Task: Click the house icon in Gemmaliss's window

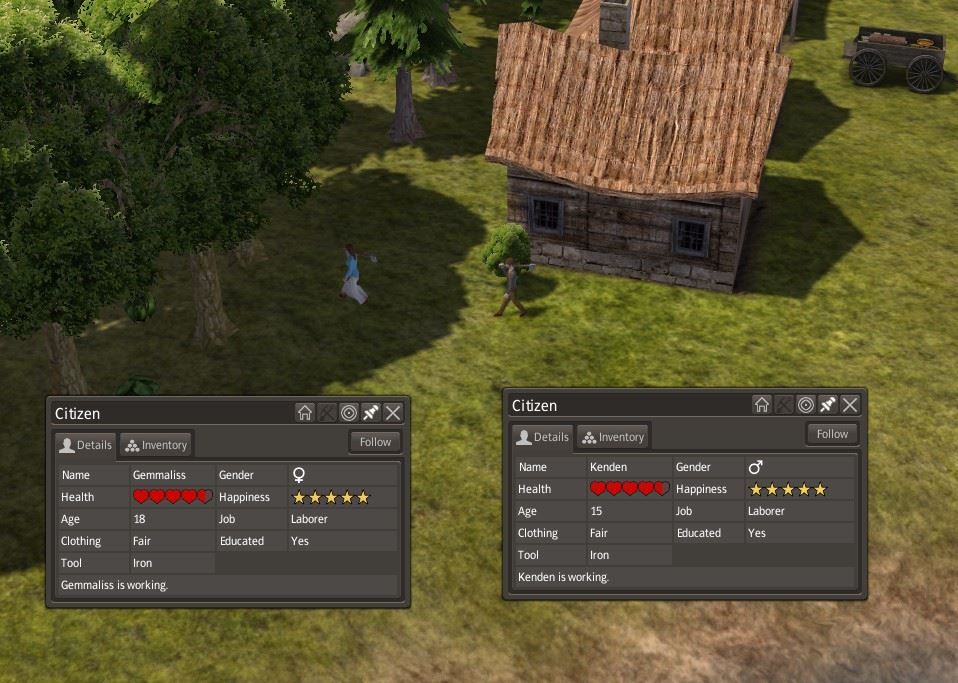Action: pyautogui.click(x=305, y=413)
